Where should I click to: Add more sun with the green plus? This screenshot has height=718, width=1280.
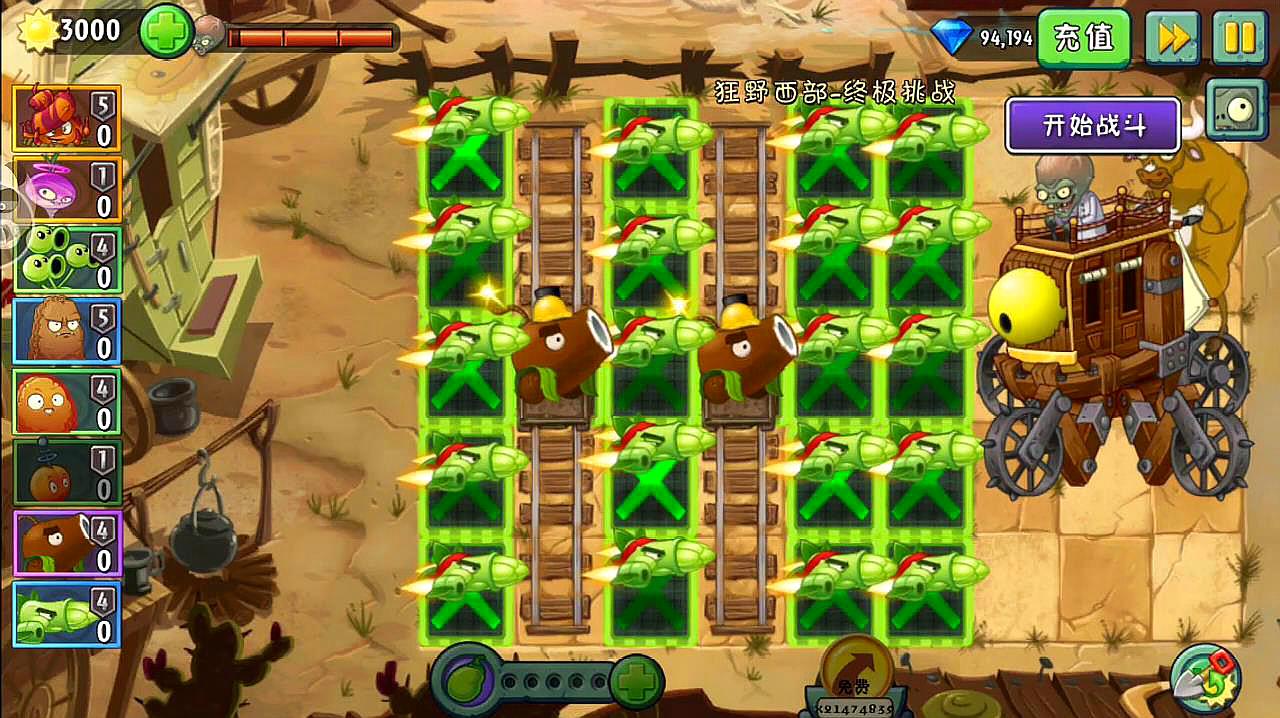(x=165, y=32)
